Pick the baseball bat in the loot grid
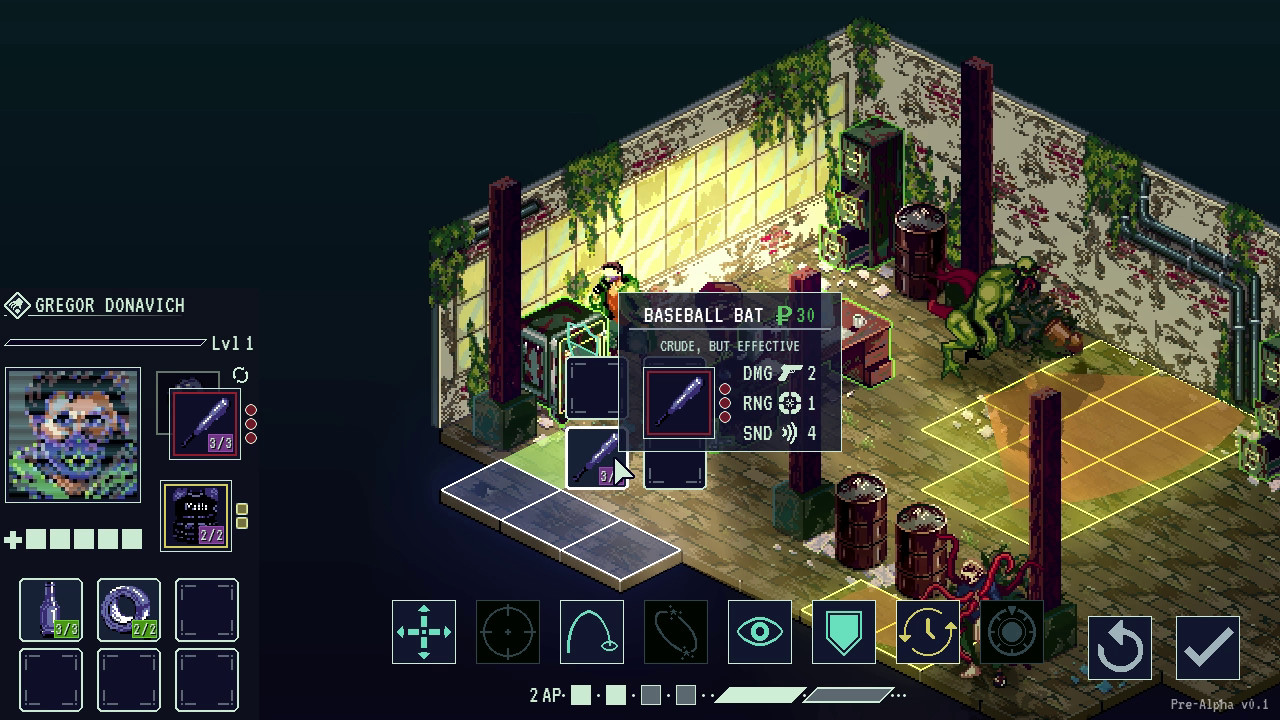This screenshot has width=1280, height=720. pyautogui.click(x=597, y=458)
